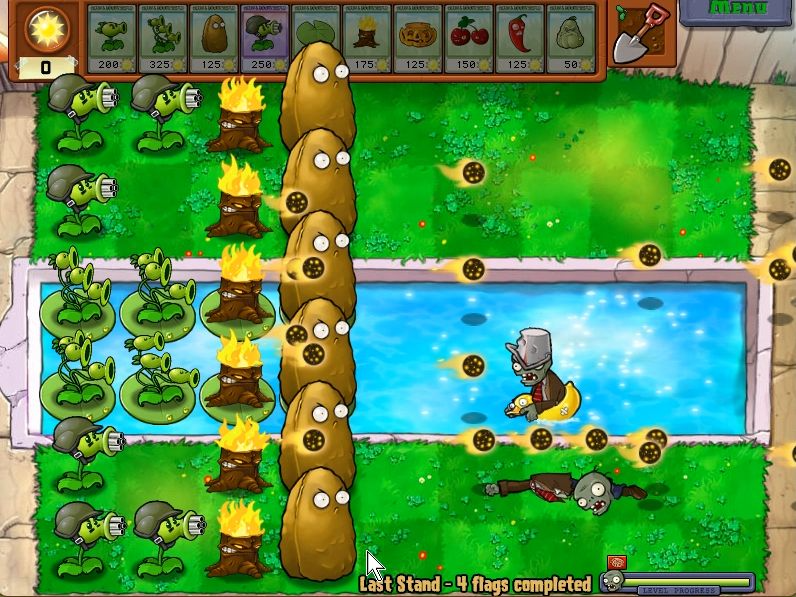Image resolution: width=796 pixels, height=597 pixels.
Task: Pick the Pumpkin seed packet
Action: [418, 38]
